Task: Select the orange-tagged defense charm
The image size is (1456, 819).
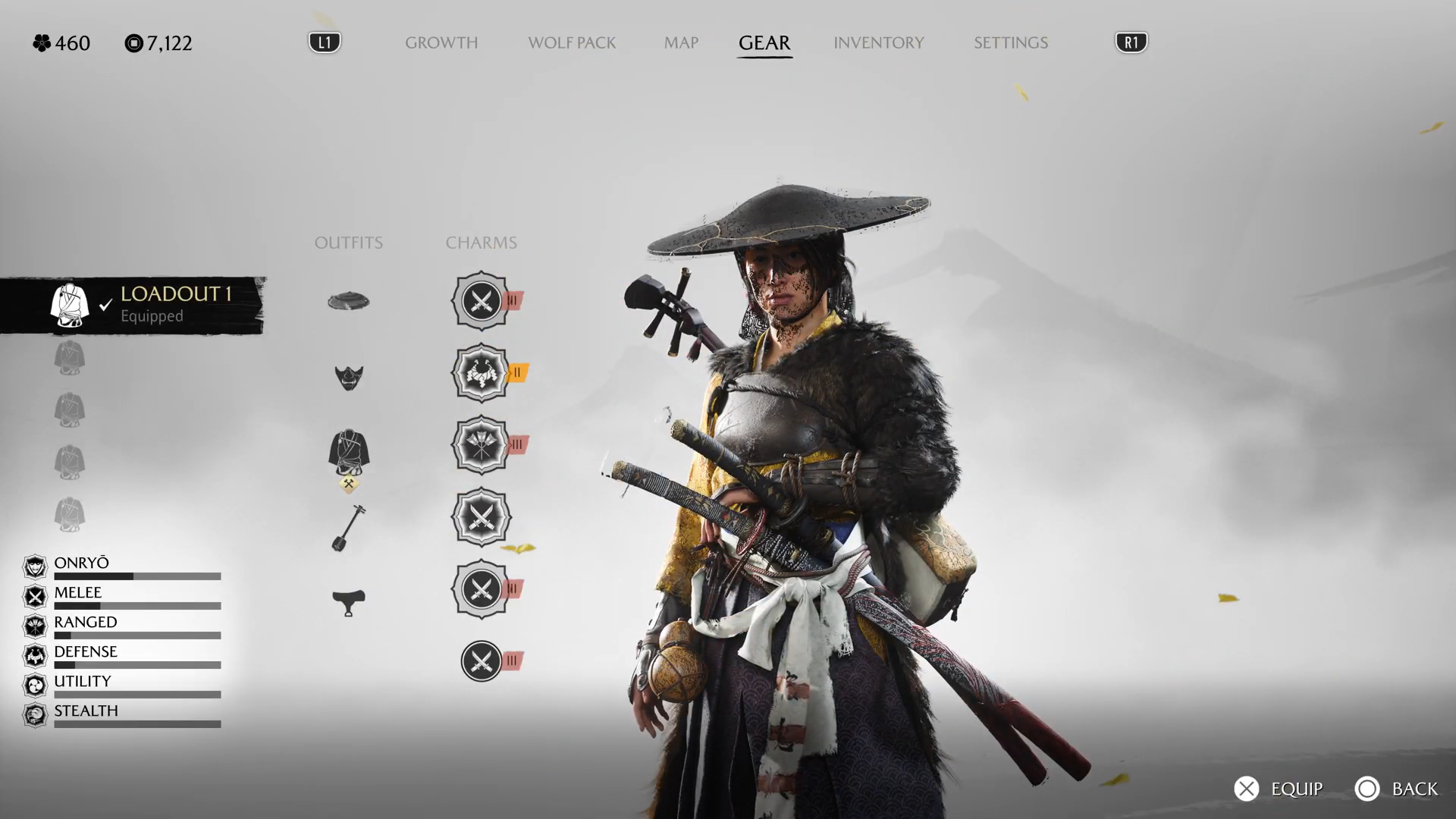Action: tap(481, 372)
